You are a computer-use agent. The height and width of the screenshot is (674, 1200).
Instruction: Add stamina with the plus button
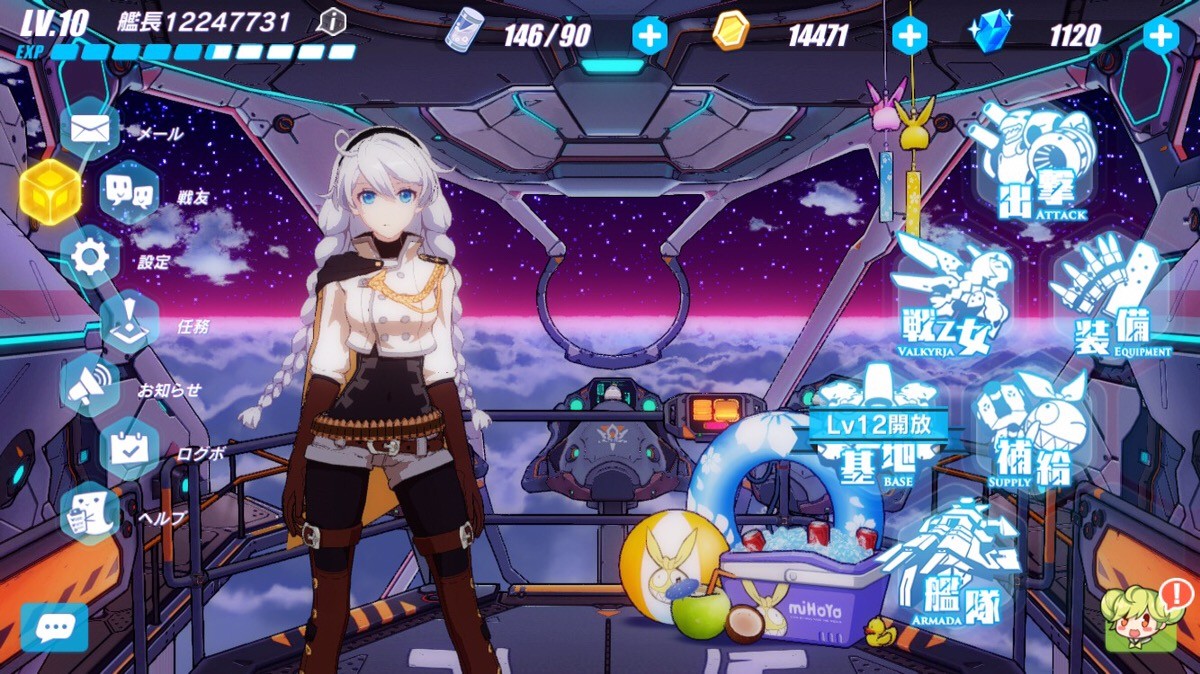[x=649, y=36]
